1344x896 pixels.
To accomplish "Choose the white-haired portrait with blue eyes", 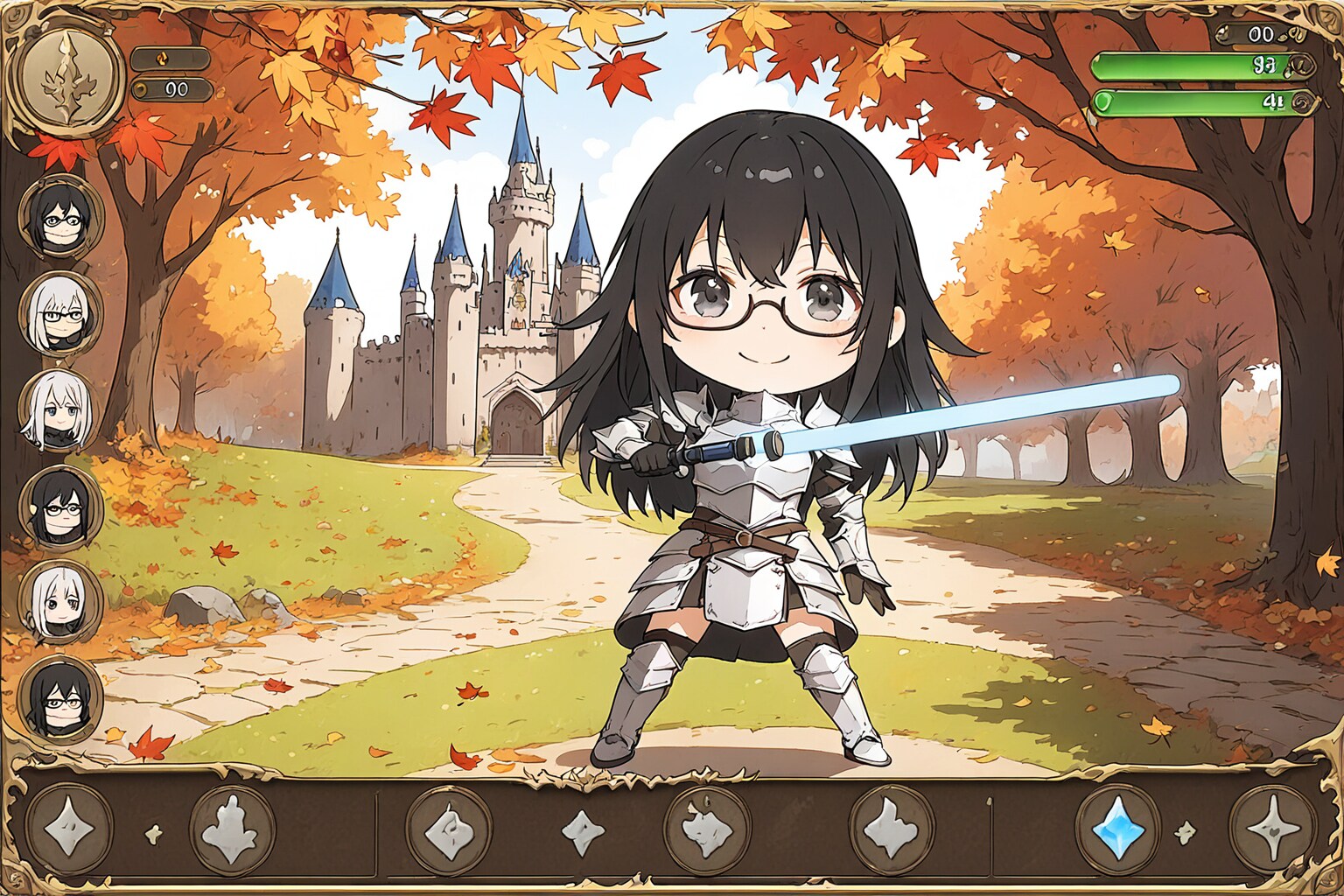I will click(x=59, y=409).
